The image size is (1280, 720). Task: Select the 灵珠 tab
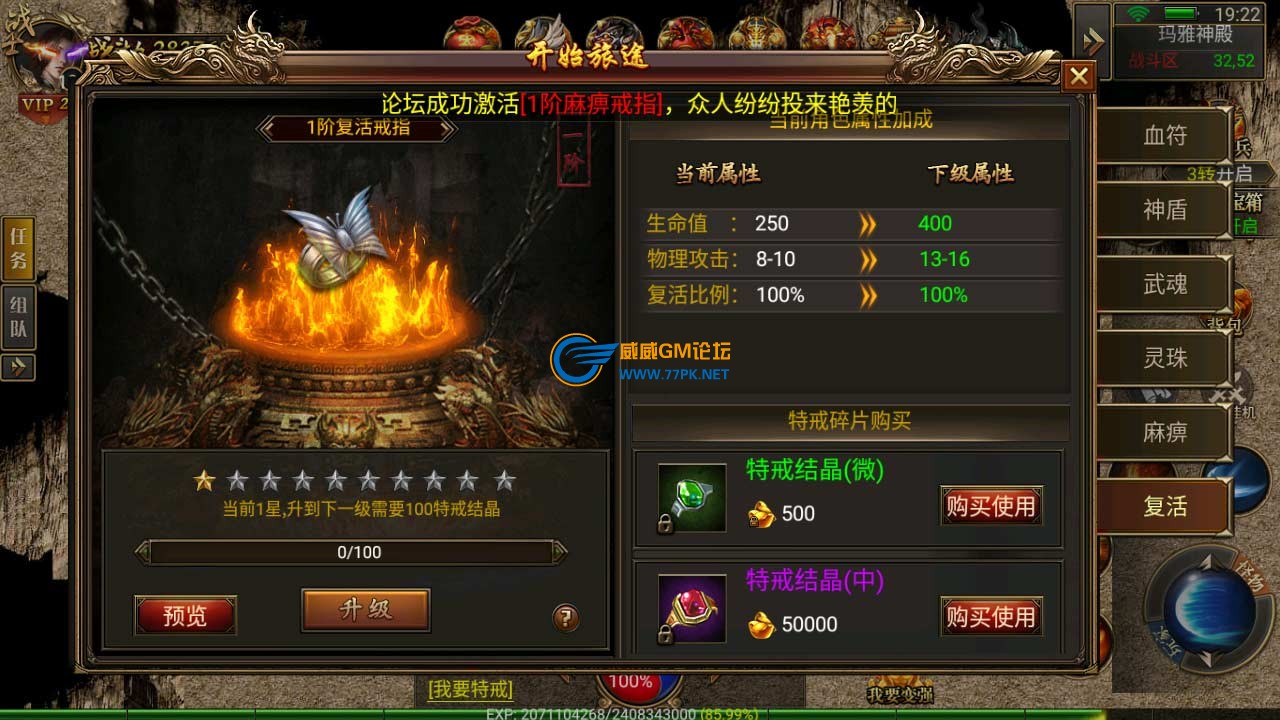point(1164,358)
